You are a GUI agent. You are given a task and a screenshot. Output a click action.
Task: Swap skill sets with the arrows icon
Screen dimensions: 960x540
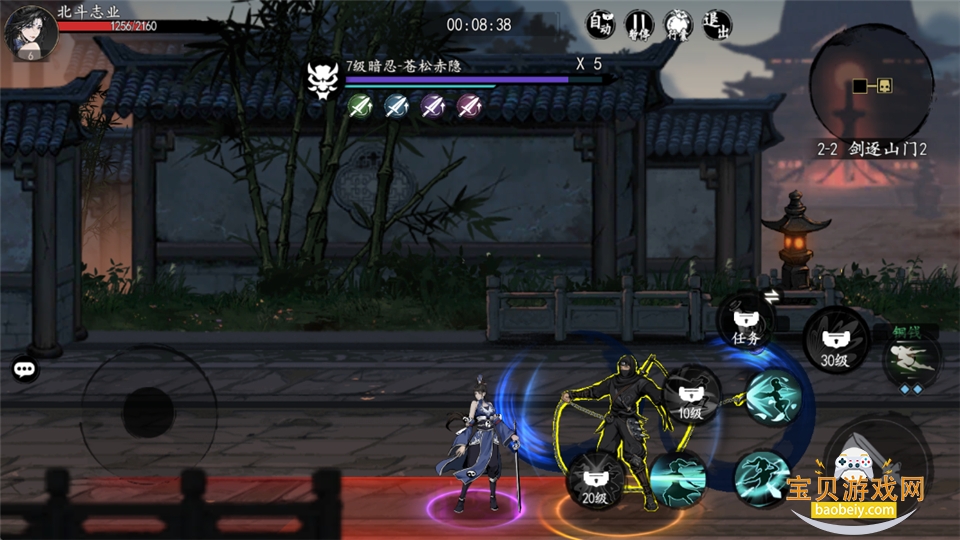point(771,296)
